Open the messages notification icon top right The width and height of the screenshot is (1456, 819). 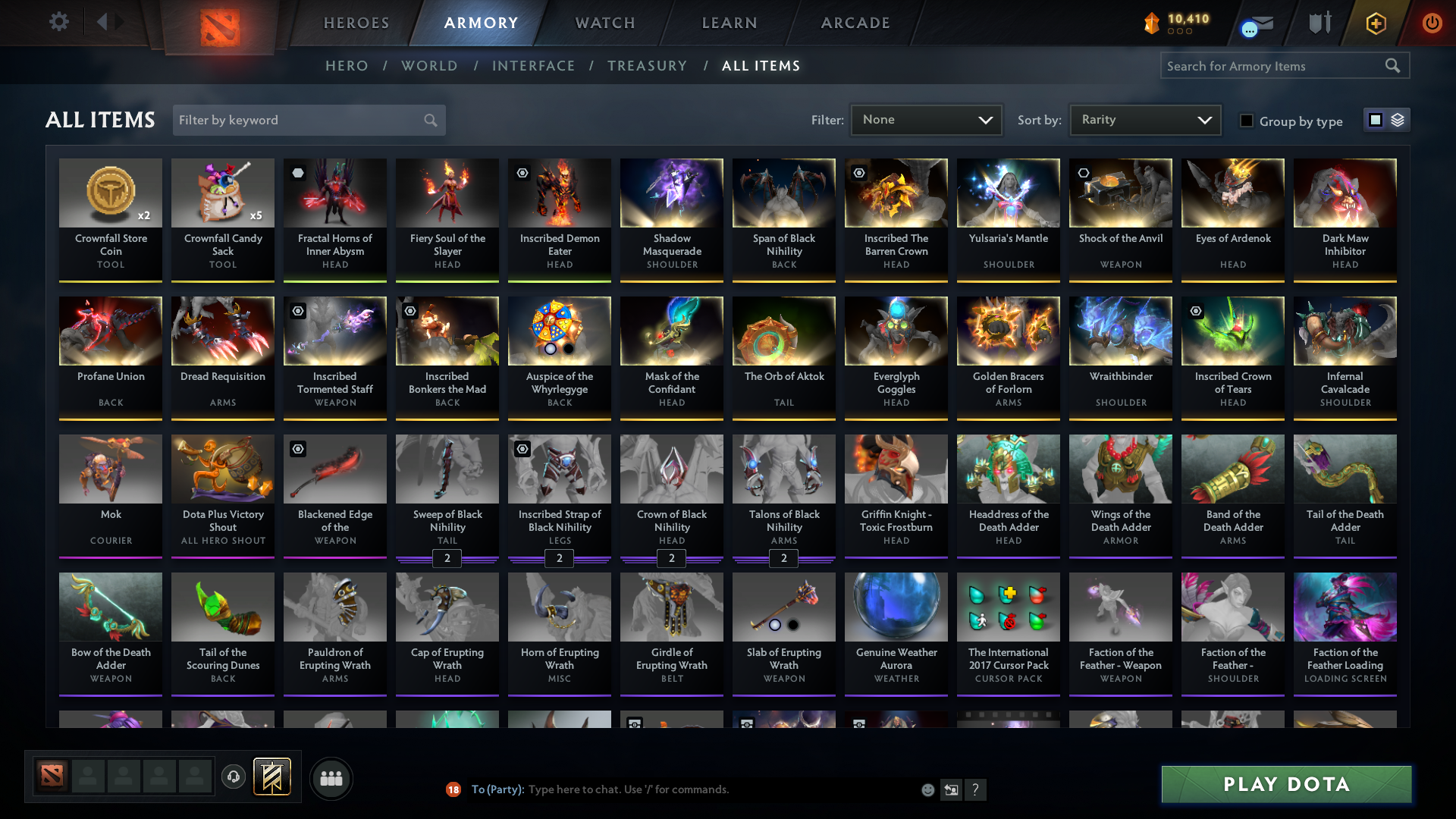coord(1258,22)
